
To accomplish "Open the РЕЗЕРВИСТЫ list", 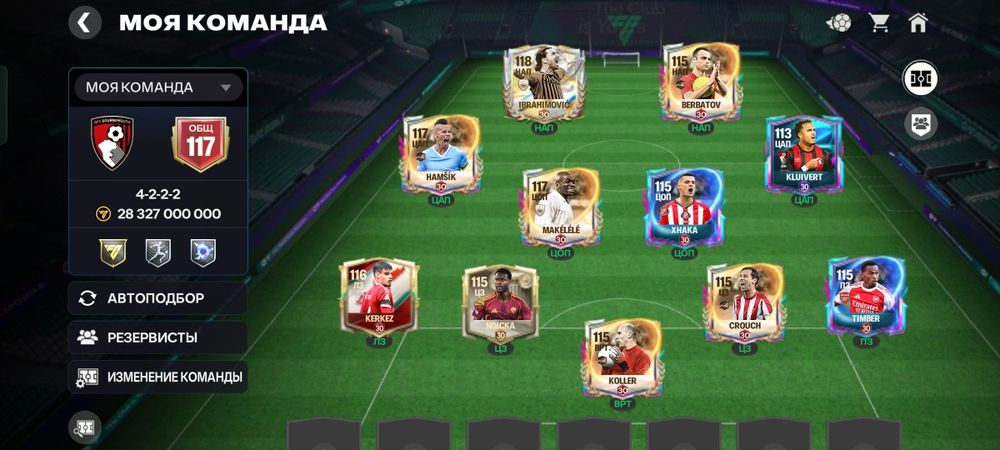I will point(158,337).
